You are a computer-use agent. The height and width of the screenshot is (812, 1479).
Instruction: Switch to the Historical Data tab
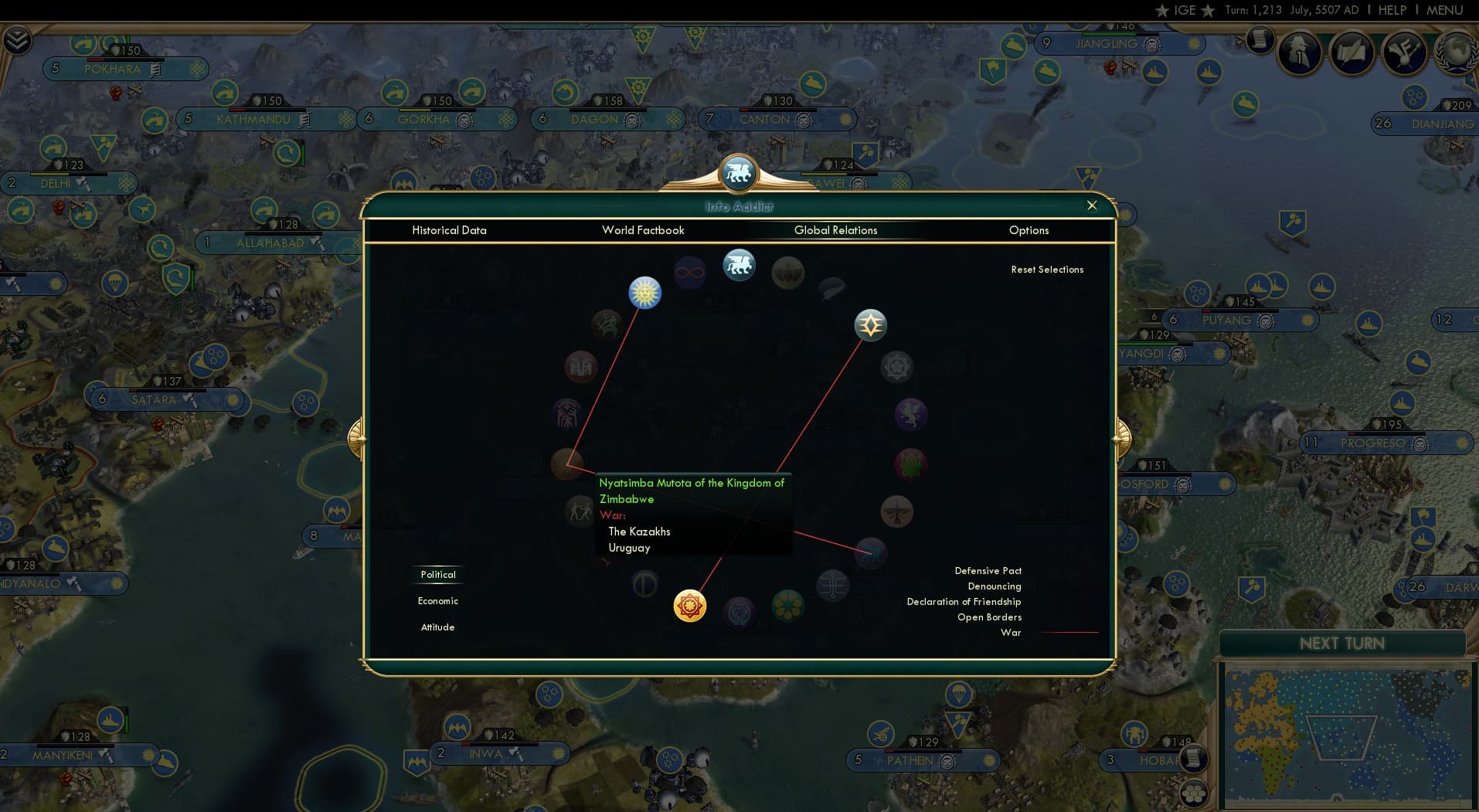coord(449,230)
